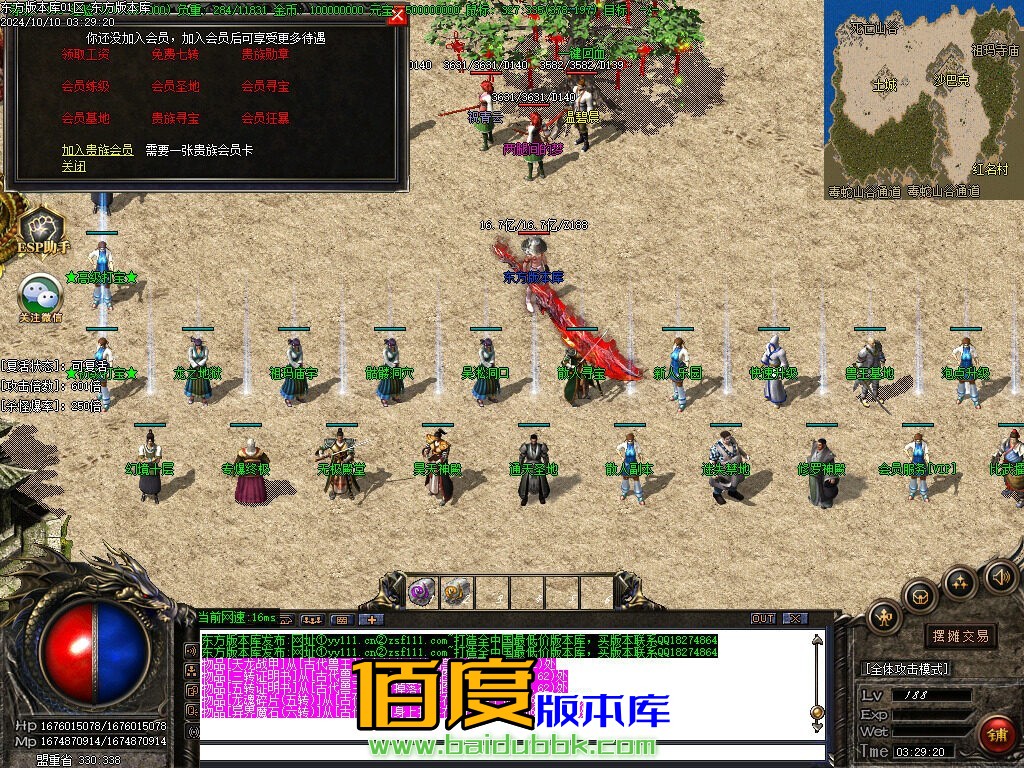This screenshot has height=768, width=1024.
Task: Activate the 会员狂暴 option
Action: pyautogui.click(x=265, y=119)
